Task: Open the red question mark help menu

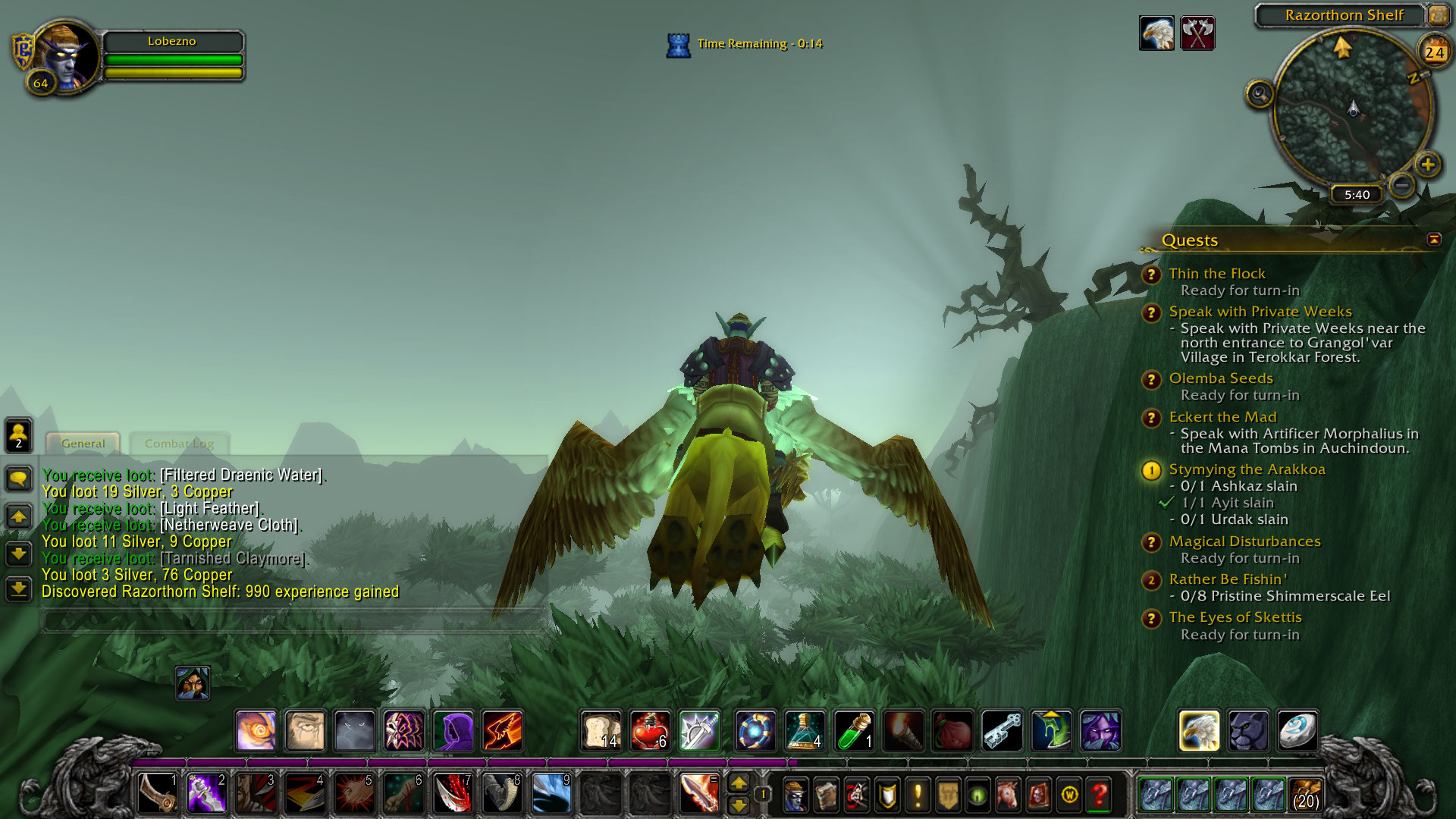Action: (1100, 795)
